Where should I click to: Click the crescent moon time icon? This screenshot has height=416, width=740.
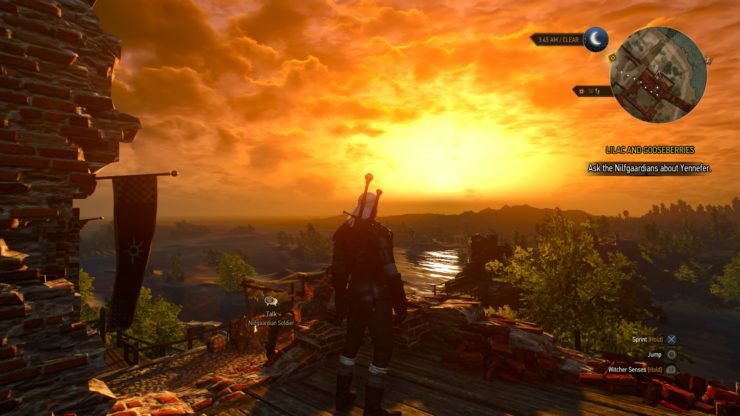[x=596, y=39]
